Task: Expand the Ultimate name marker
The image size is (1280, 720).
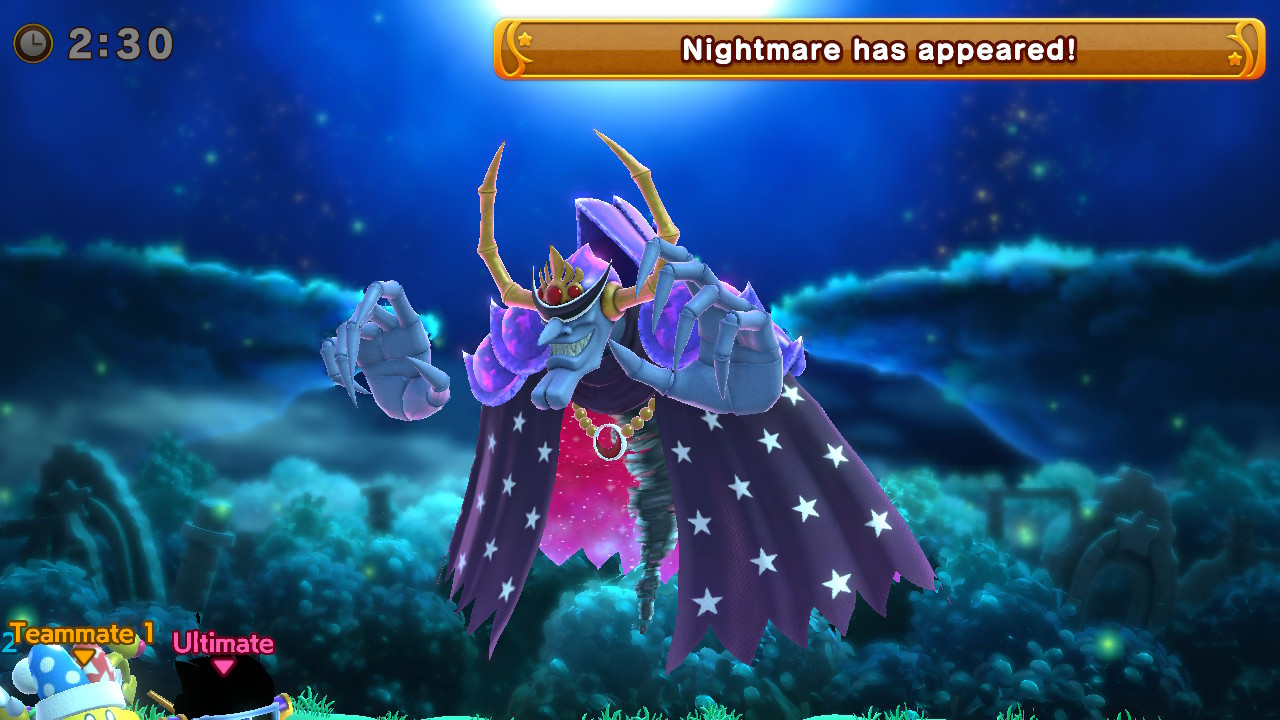Action: click(x=224, y=642)
